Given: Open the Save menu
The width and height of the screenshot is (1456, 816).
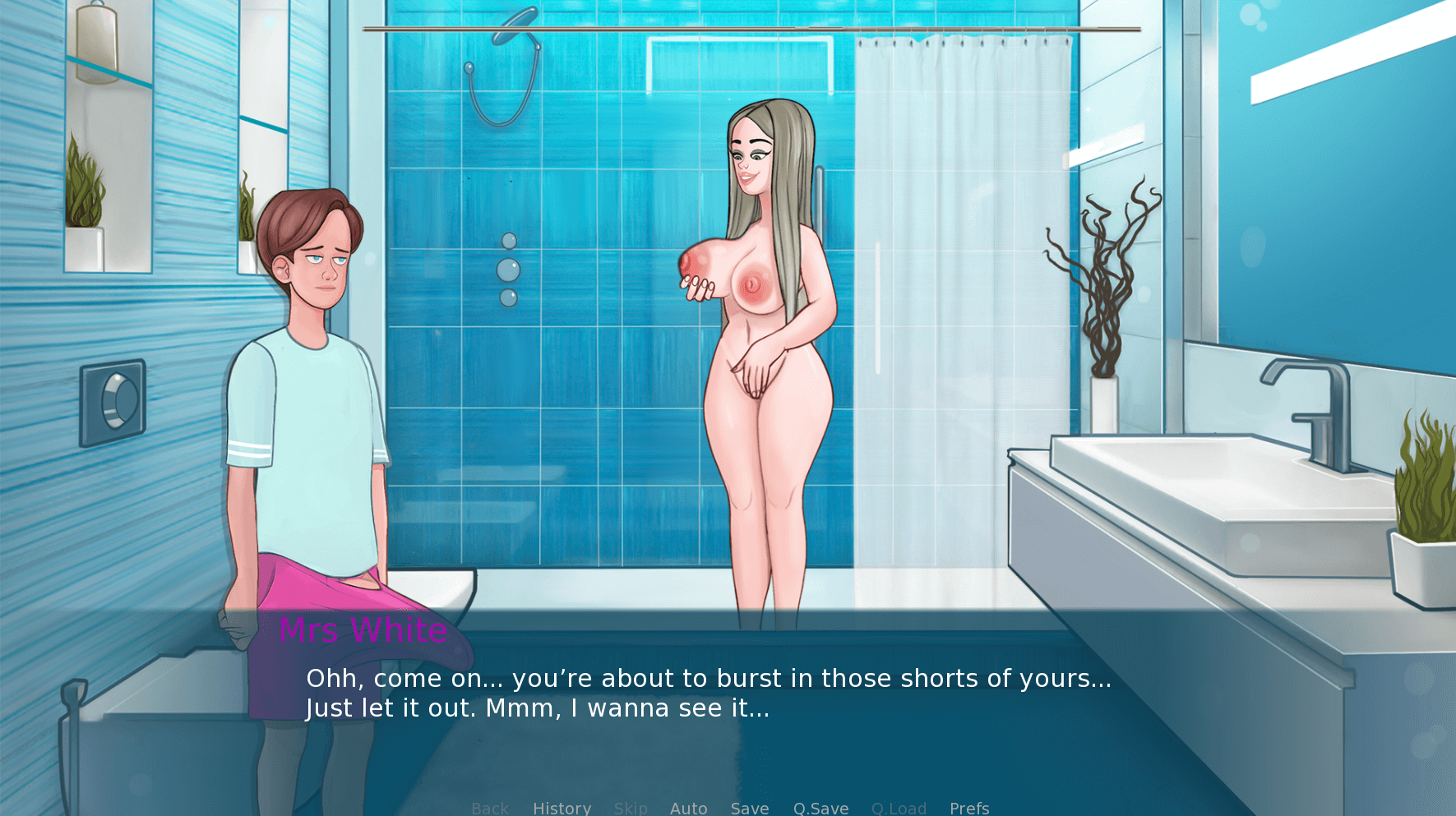Looking at the screenshot, I should pyautogui.click(x=749, y=808).
